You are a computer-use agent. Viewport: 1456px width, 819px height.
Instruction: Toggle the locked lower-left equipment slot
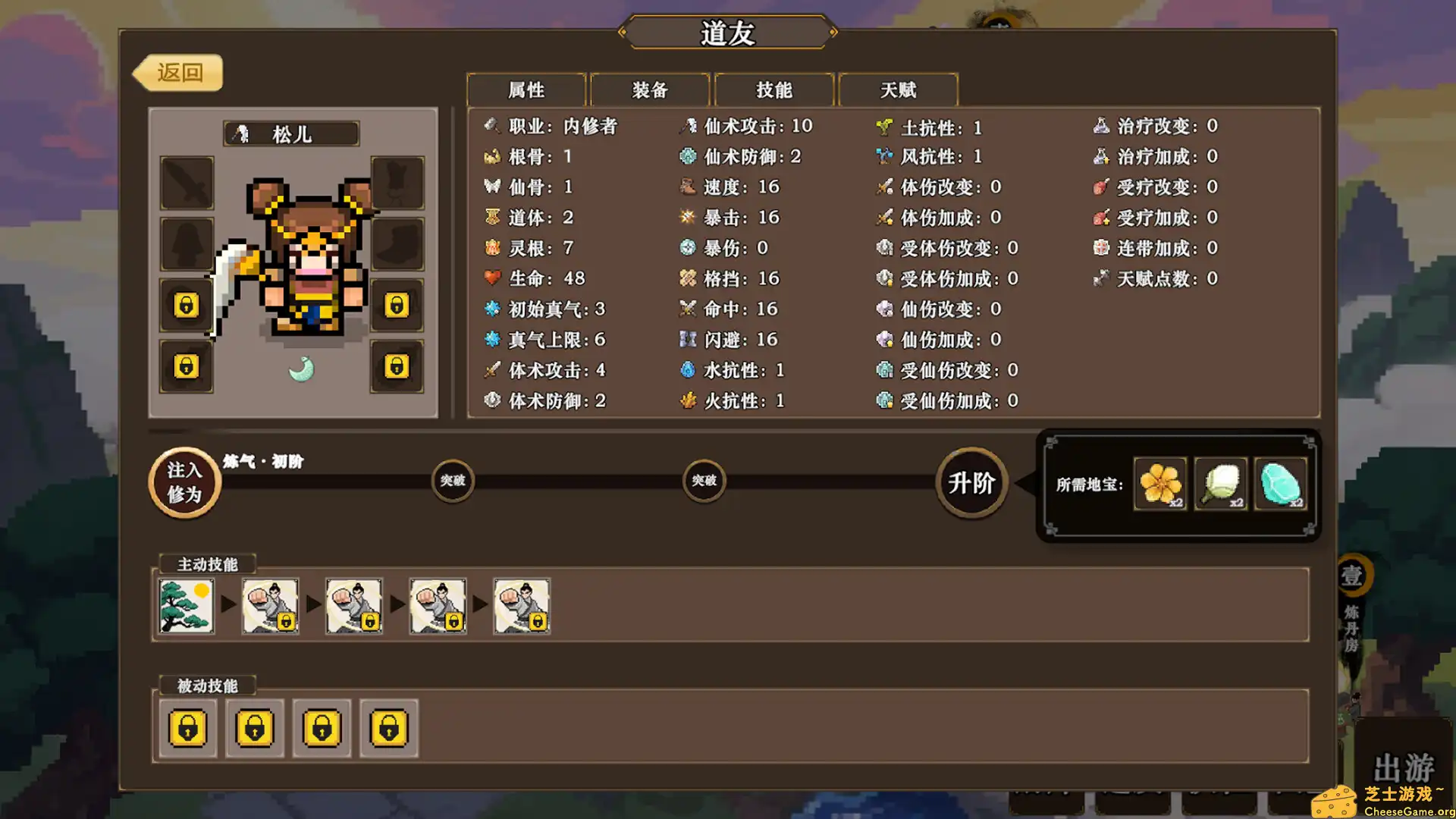(x=186, y=366)
